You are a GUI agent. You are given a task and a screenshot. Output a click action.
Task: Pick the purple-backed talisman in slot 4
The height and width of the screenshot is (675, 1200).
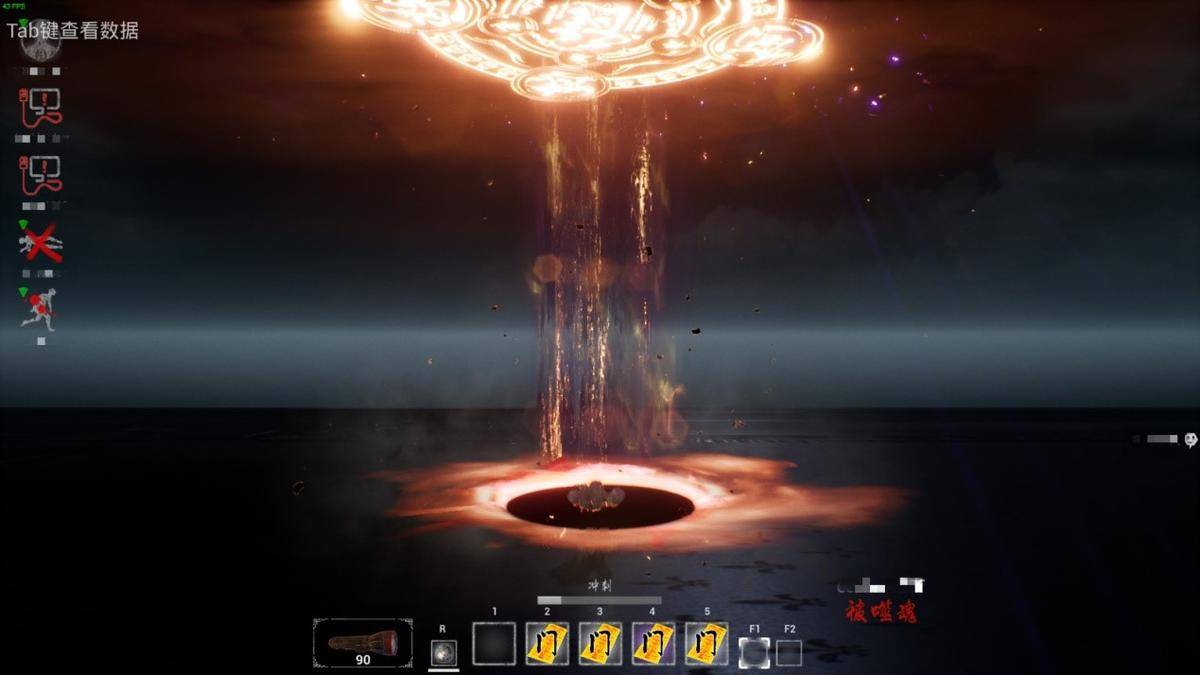(x=653, y=643)
